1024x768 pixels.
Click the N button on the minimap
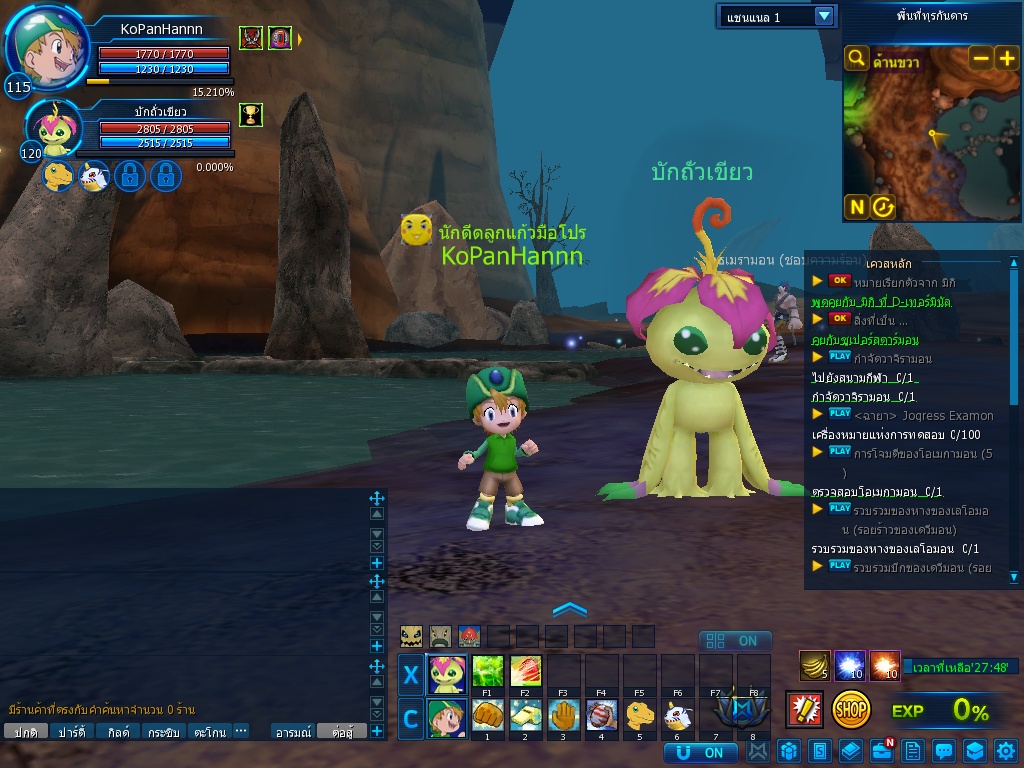point(856,207)
